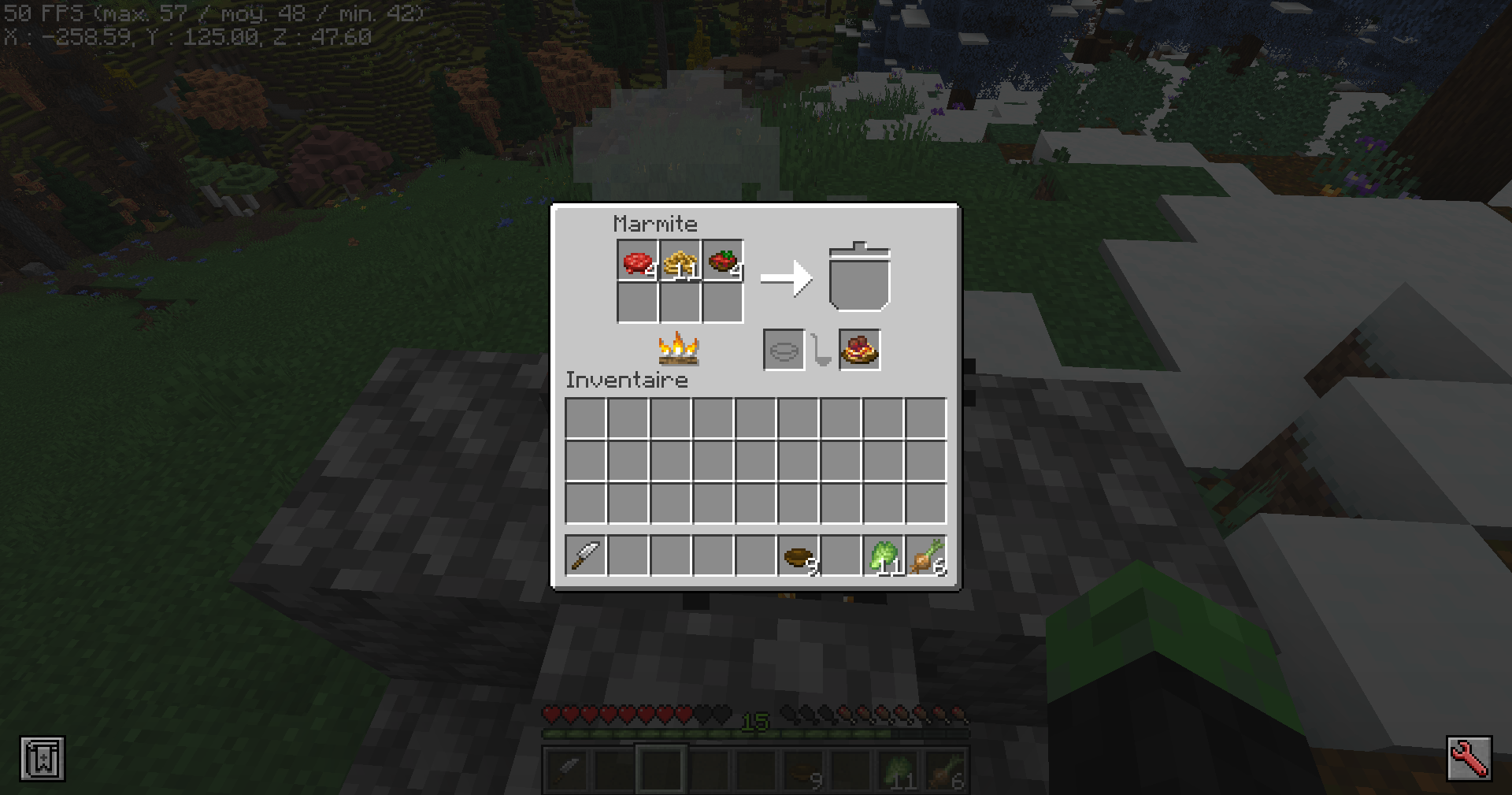Click the wrench icon at bottom right
Screen dimensions: 1512x795
pos(1469,758)
